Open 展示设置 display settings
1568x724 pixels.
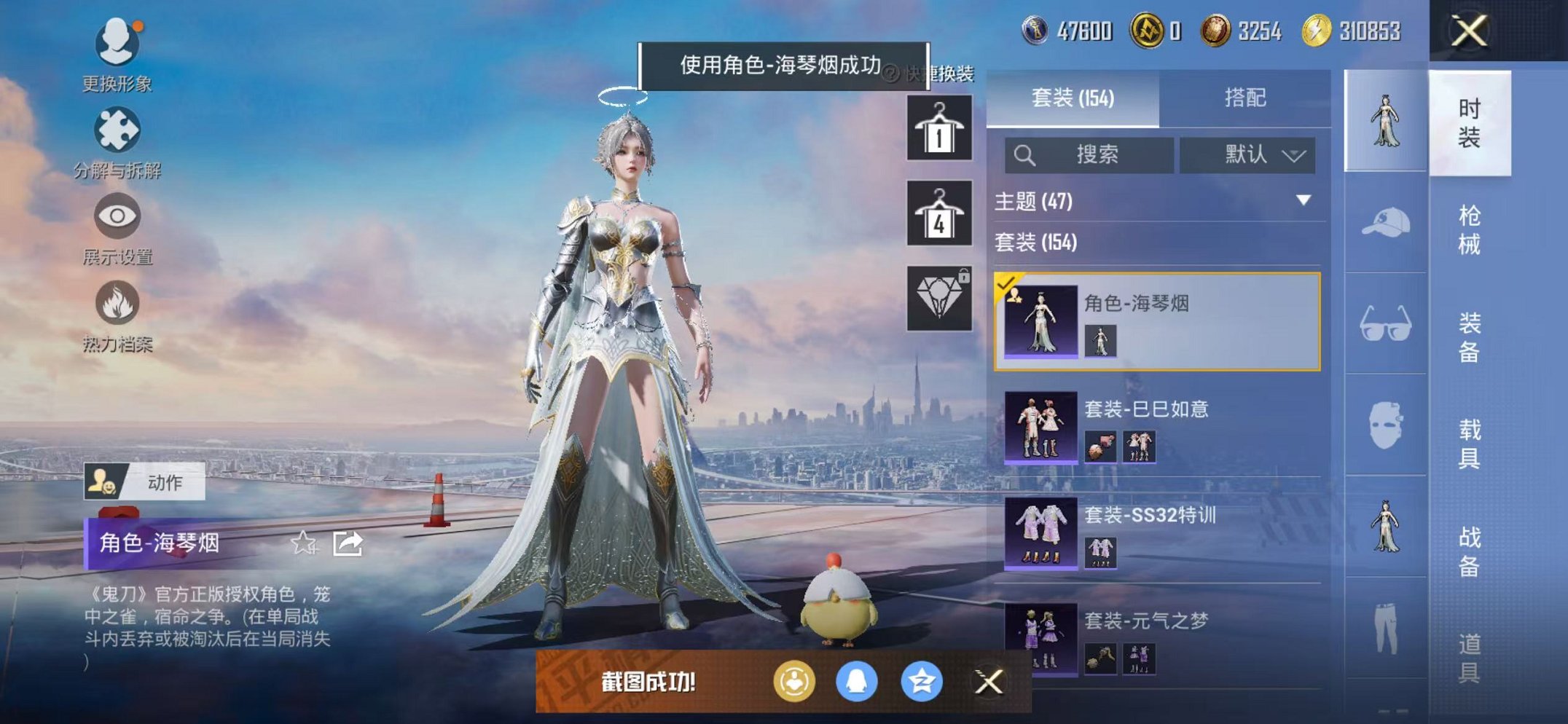point(117,216)
